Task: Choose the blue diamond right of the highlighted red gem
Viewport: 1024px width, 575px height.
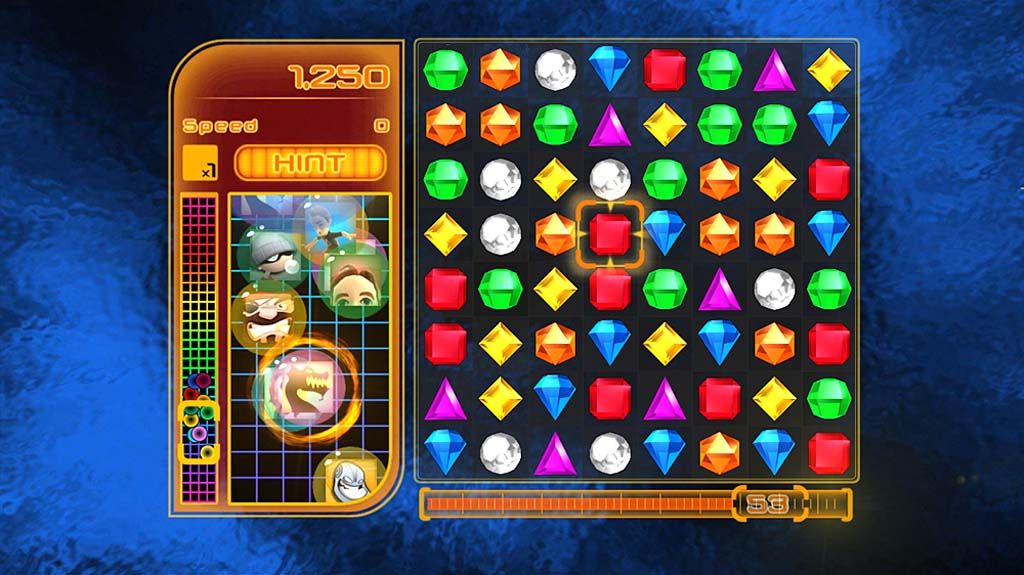Action: click(x=664, y=234)
